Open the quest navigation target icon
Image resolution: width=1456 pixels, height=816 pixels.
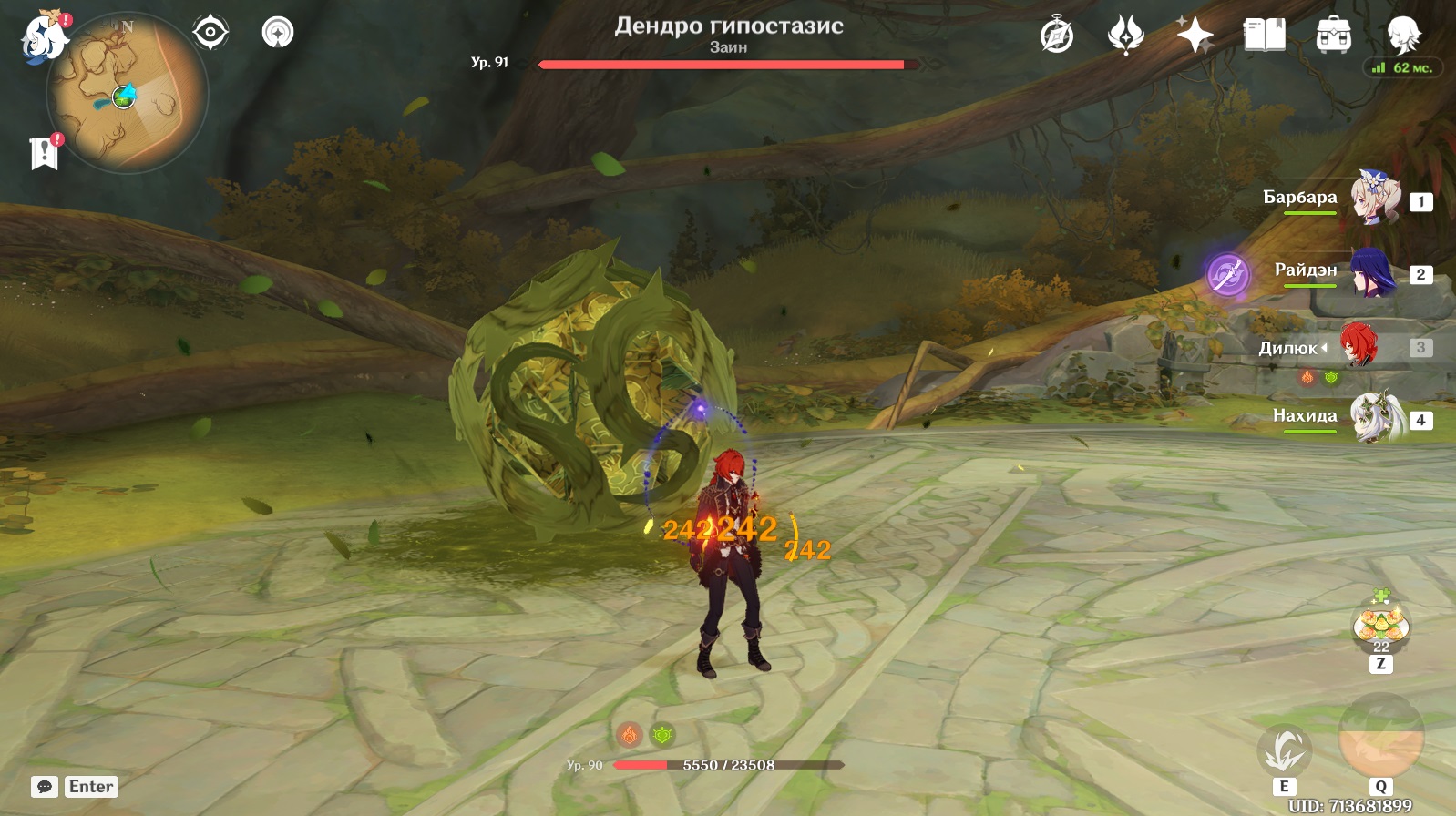tap(210, 33)
